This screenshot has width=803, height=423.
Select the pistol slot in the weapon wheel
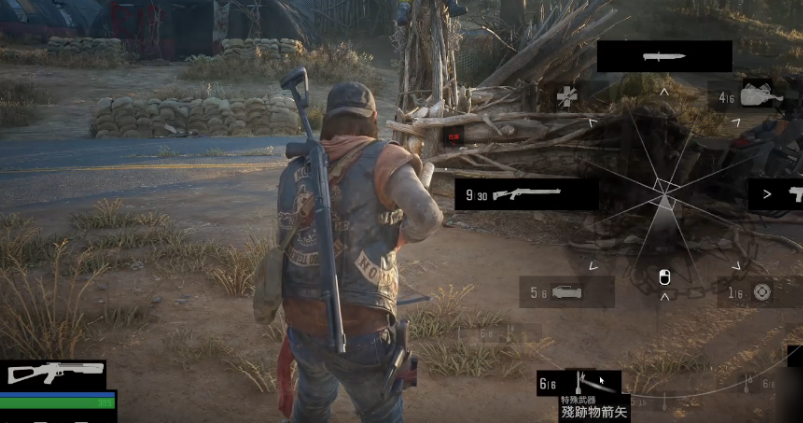(777, 194)
